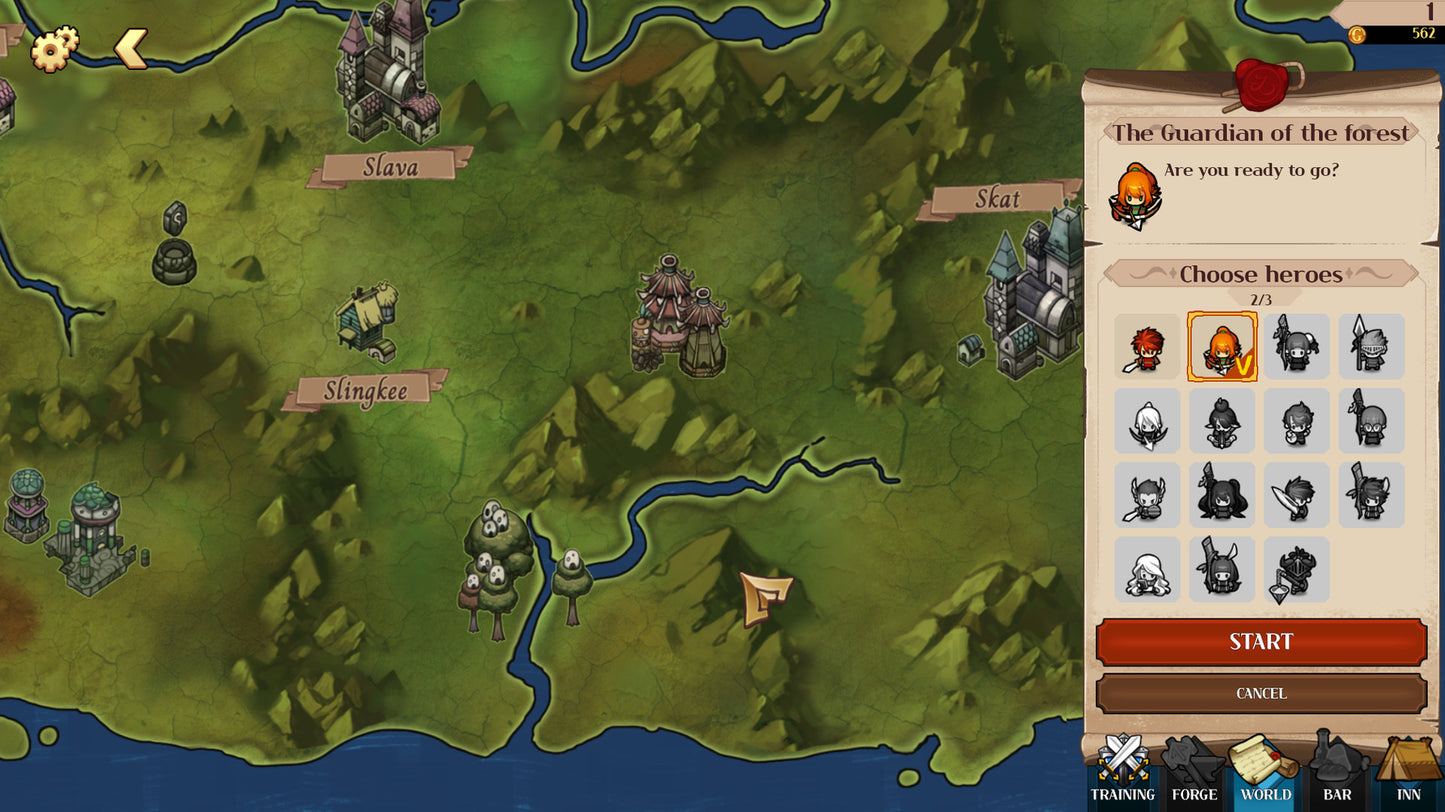Select the winged-helmet warrior hero

coord(1147,495)
